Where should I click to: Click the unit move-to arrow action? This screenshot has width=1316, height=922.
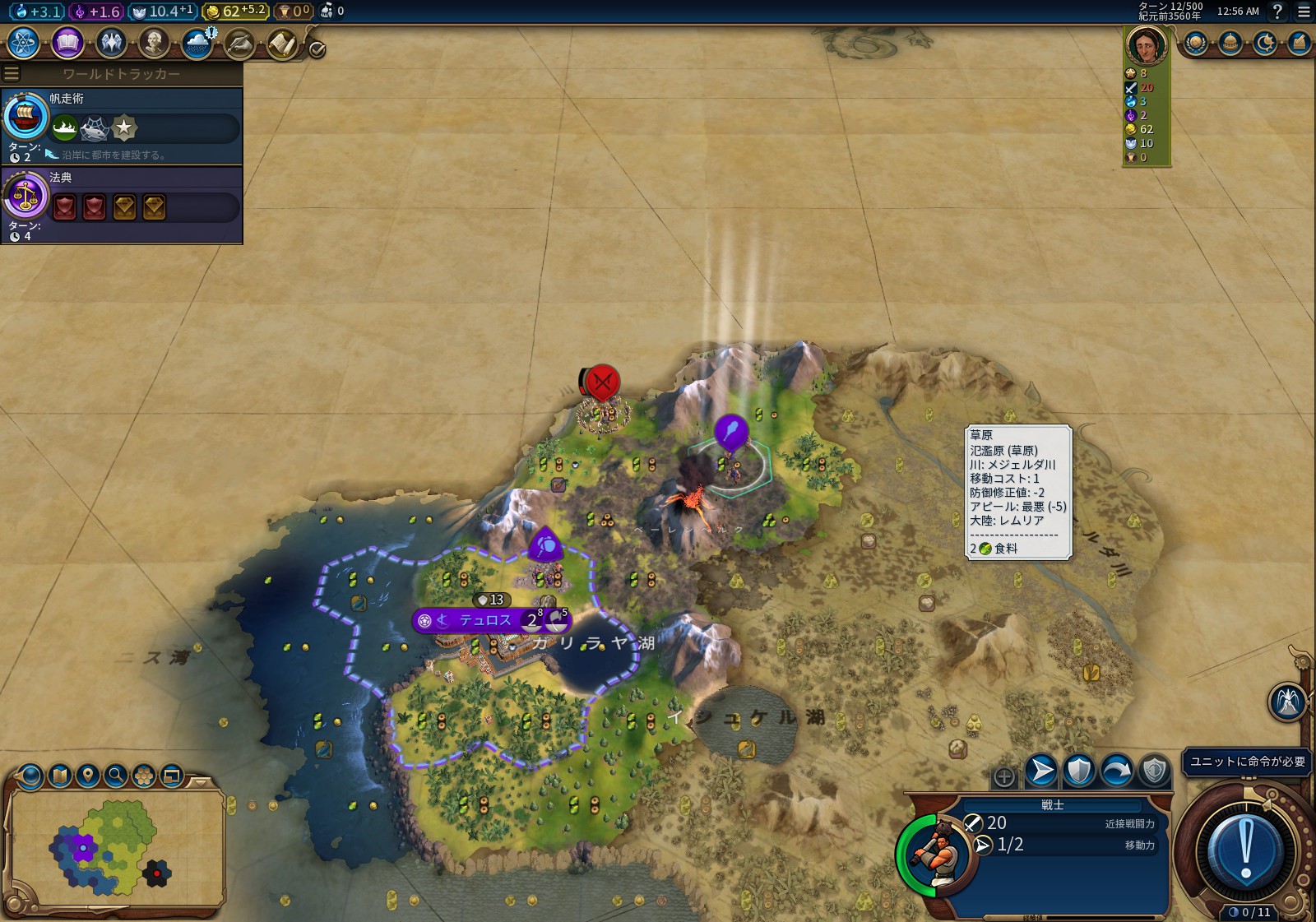1040,771
